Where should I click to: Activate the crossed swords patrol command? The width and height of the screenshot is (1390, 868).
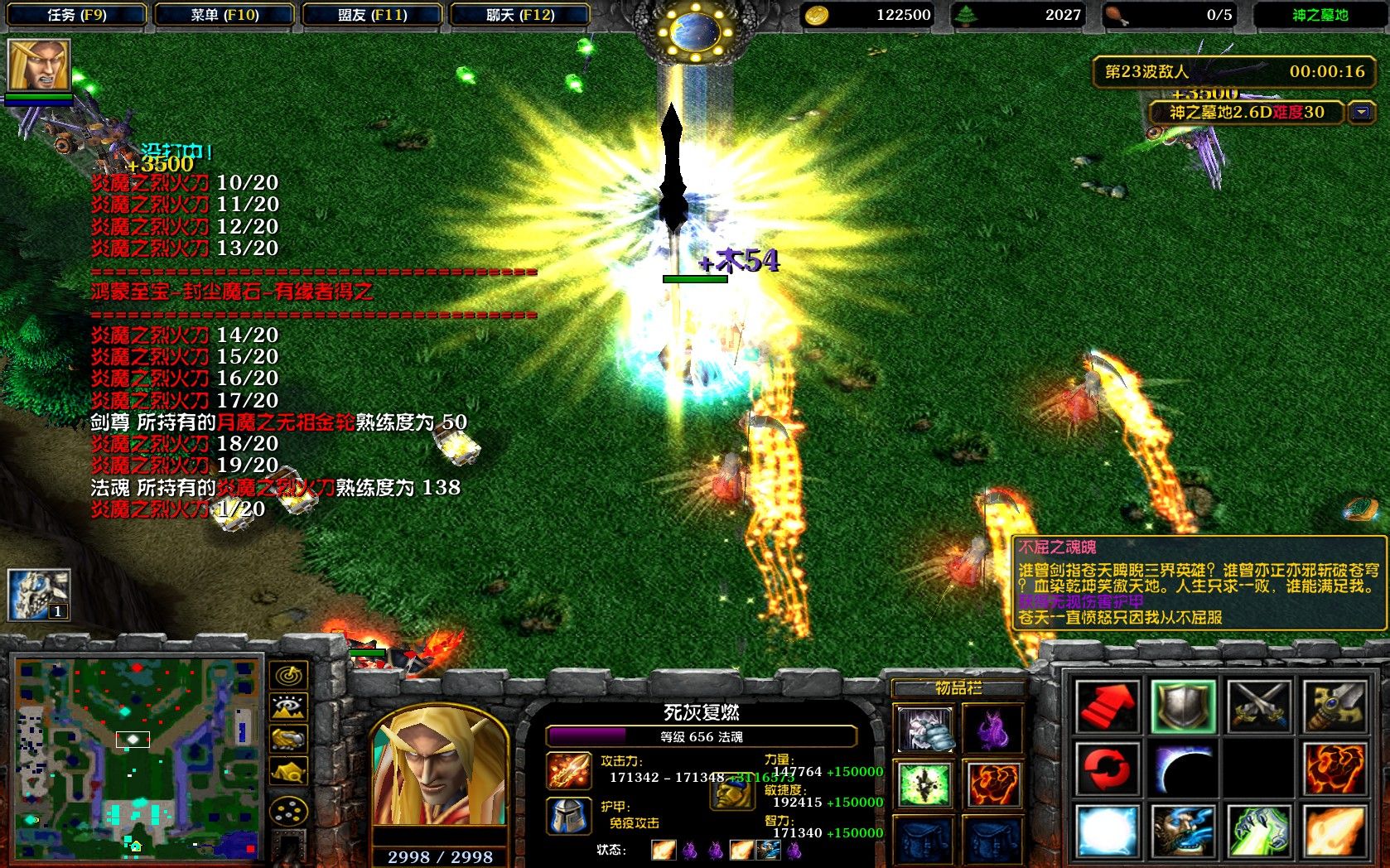(1259, 706)
